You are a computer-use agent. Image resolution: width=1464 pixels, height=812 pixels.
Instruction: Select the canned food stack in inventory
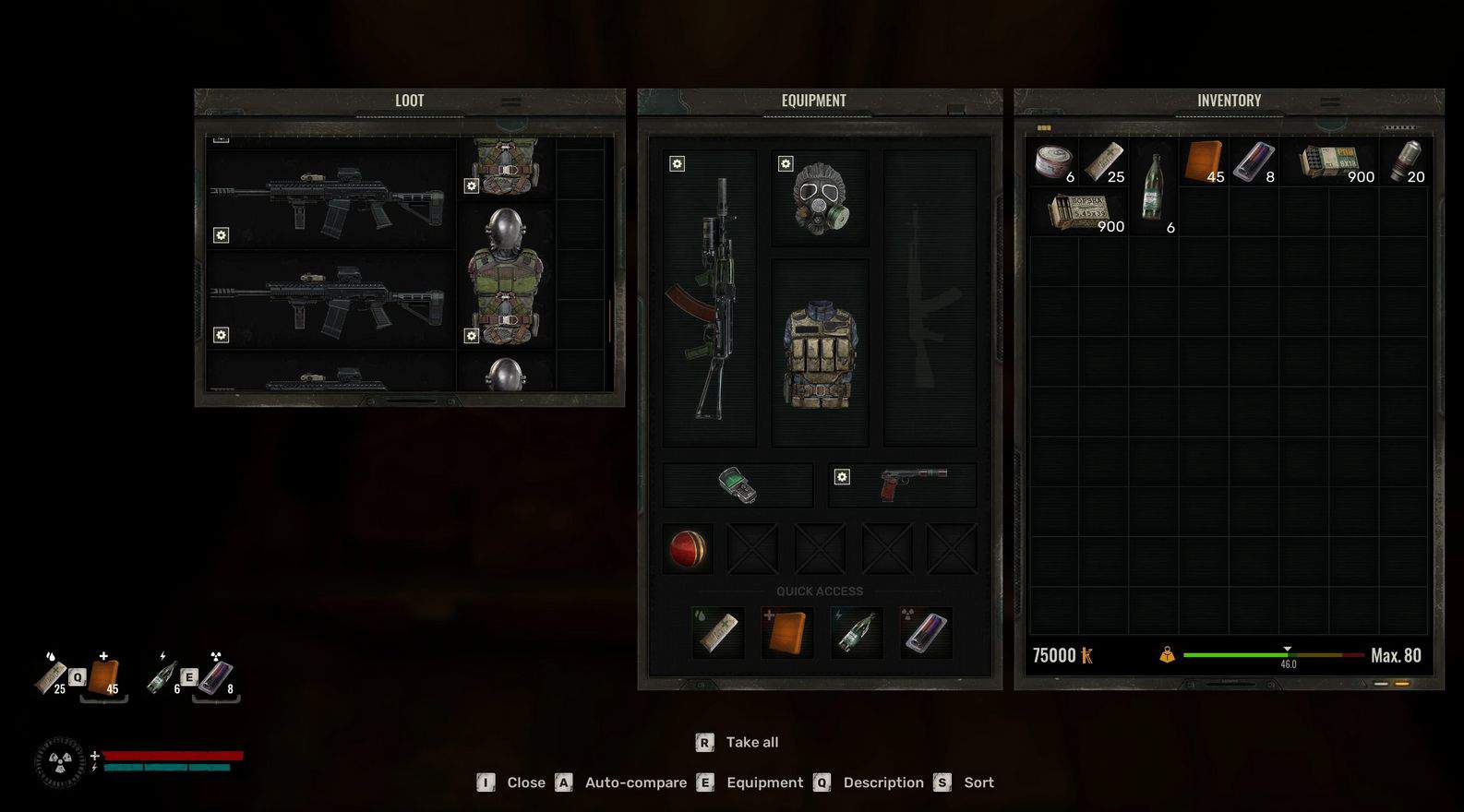point(1054,163)
